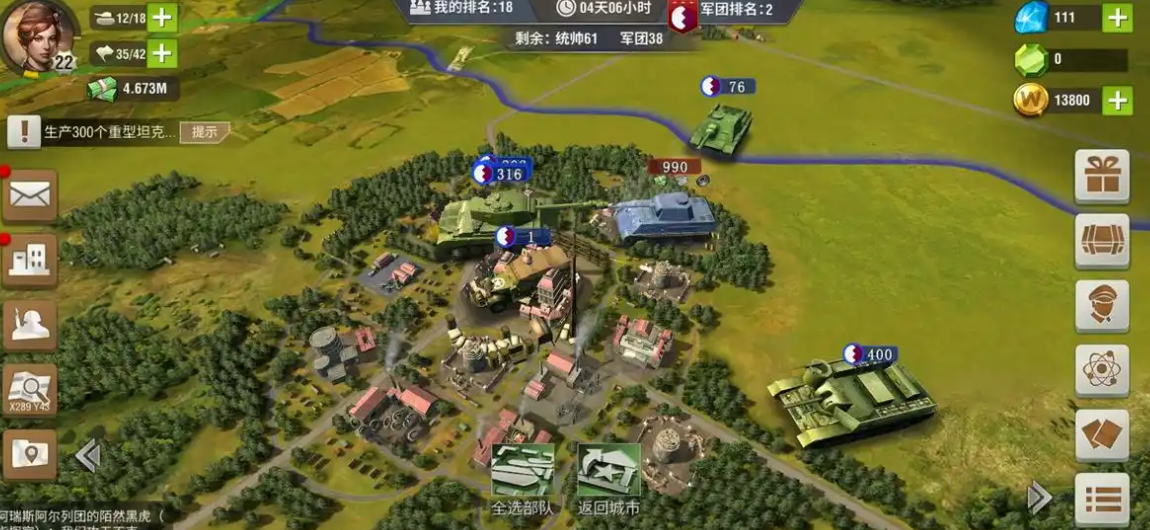Open the map coordinate search

(30, 389)
